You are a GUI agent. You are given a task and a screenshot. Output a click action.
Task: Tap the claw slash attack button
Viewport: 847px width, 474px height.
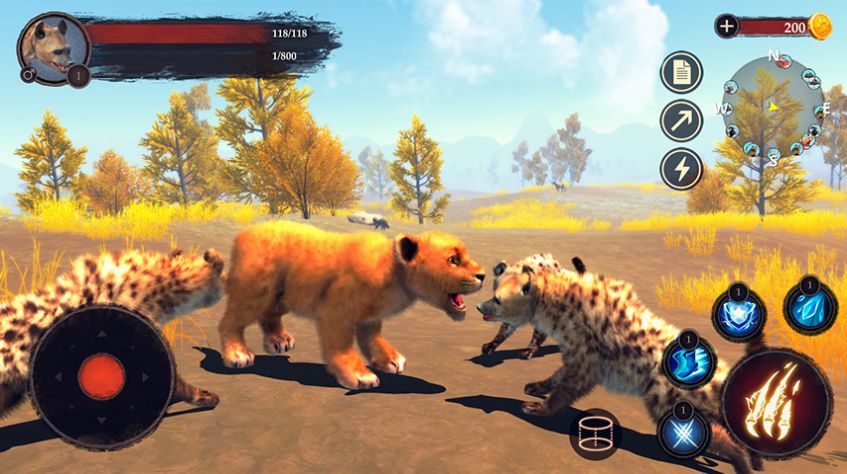pyautogui.click(x=777, y=403)
